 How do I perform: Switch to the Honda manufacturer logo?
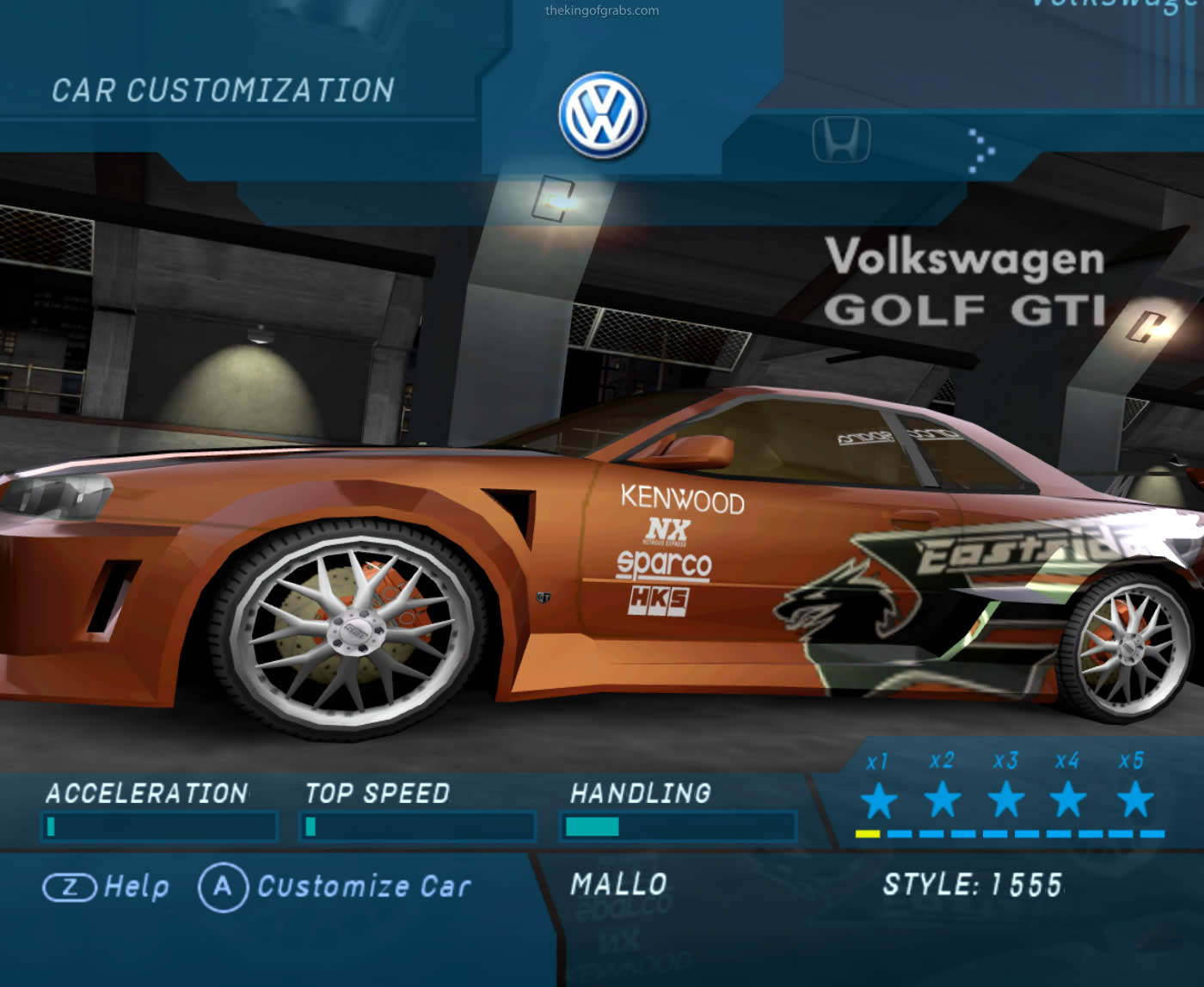tap(841, 139)
